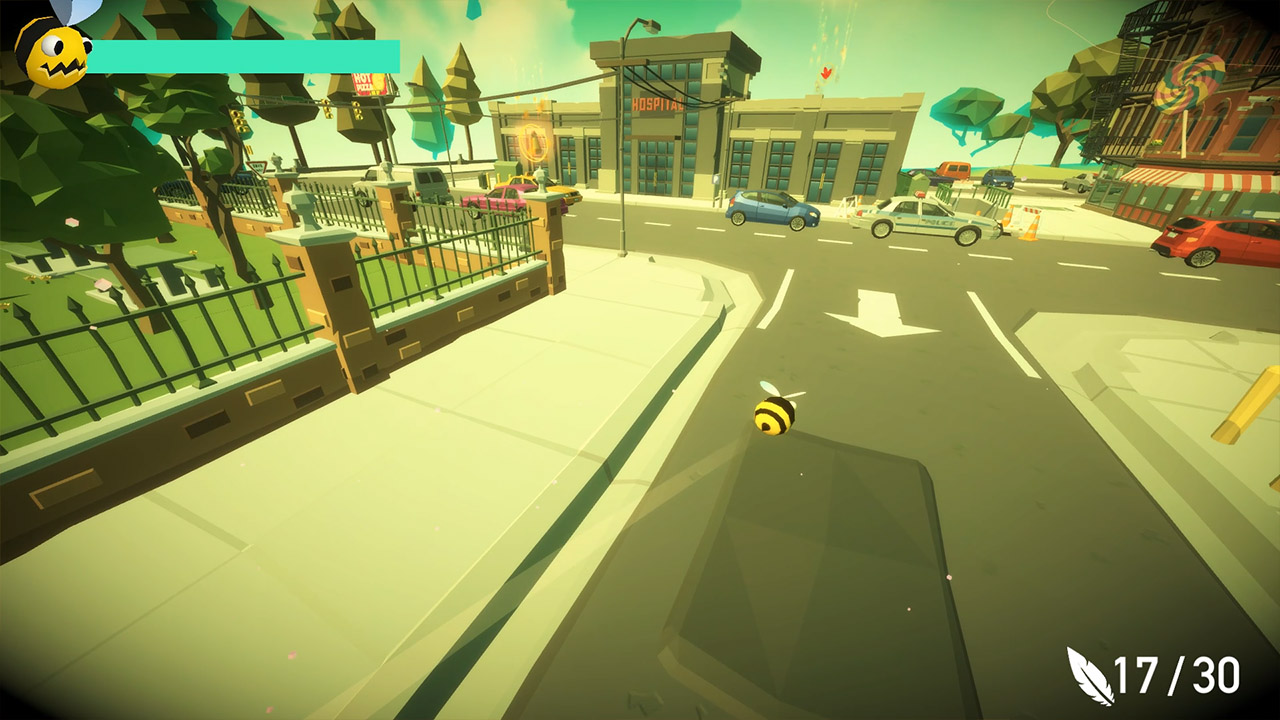Image resolution: width=1280 pixels, height=720 pixels.
Task: Click the red marker above the hospital
Action: tap(824, 72)
